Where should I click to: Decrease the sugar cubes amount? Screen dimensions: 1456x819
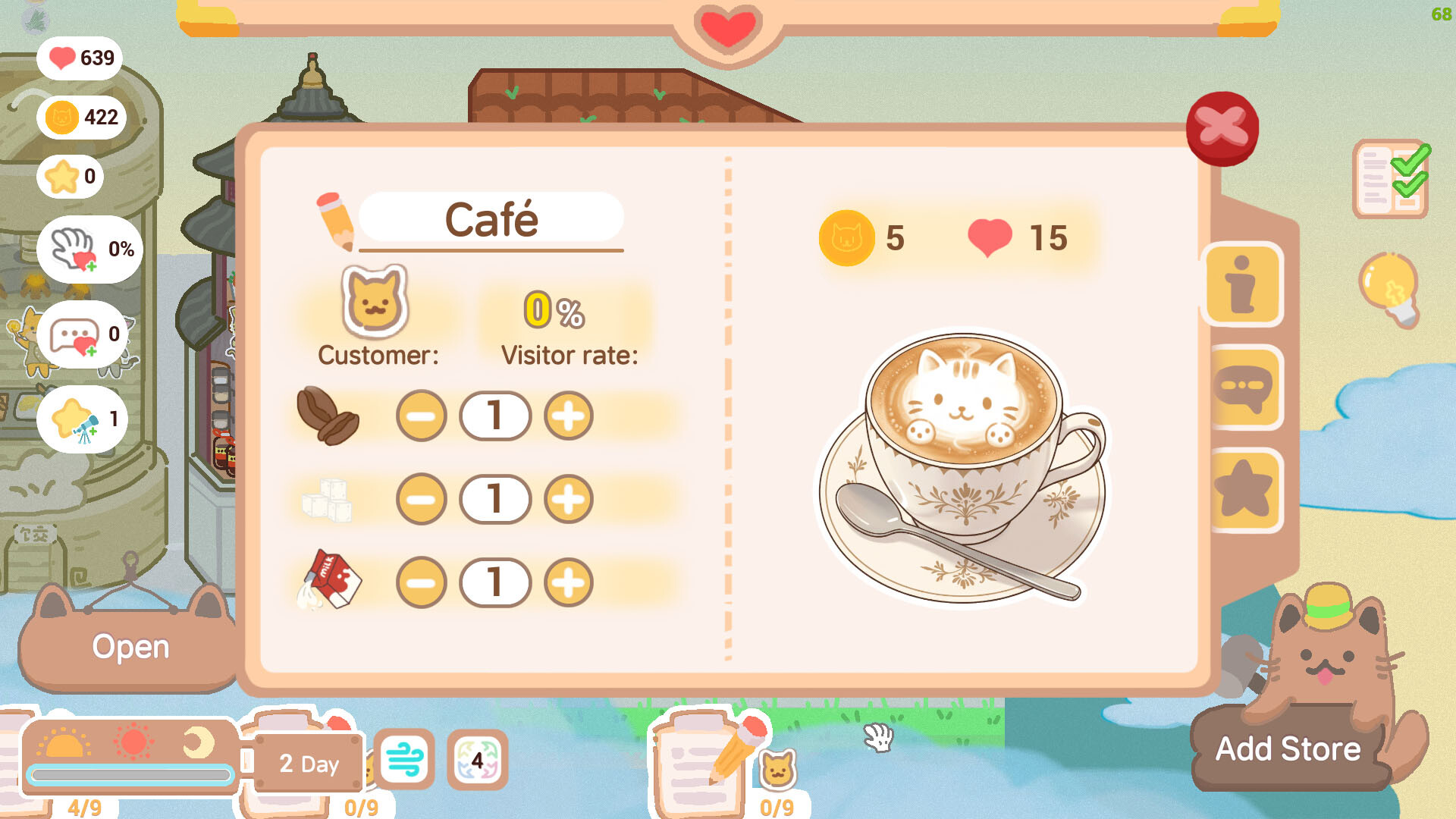(422, 500)
